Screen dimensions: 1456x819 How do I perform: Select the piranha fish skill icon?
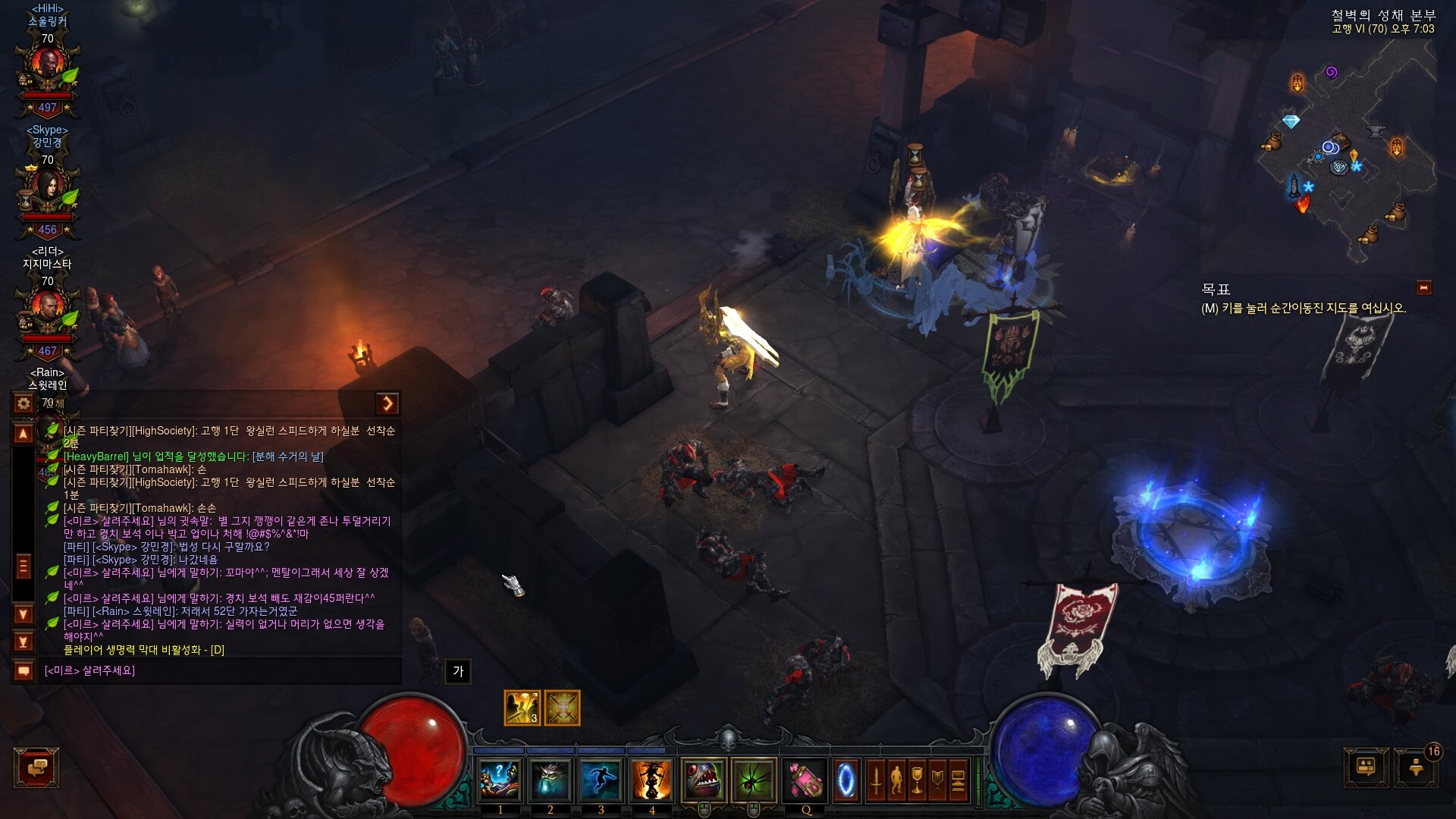tap(703, 780)
